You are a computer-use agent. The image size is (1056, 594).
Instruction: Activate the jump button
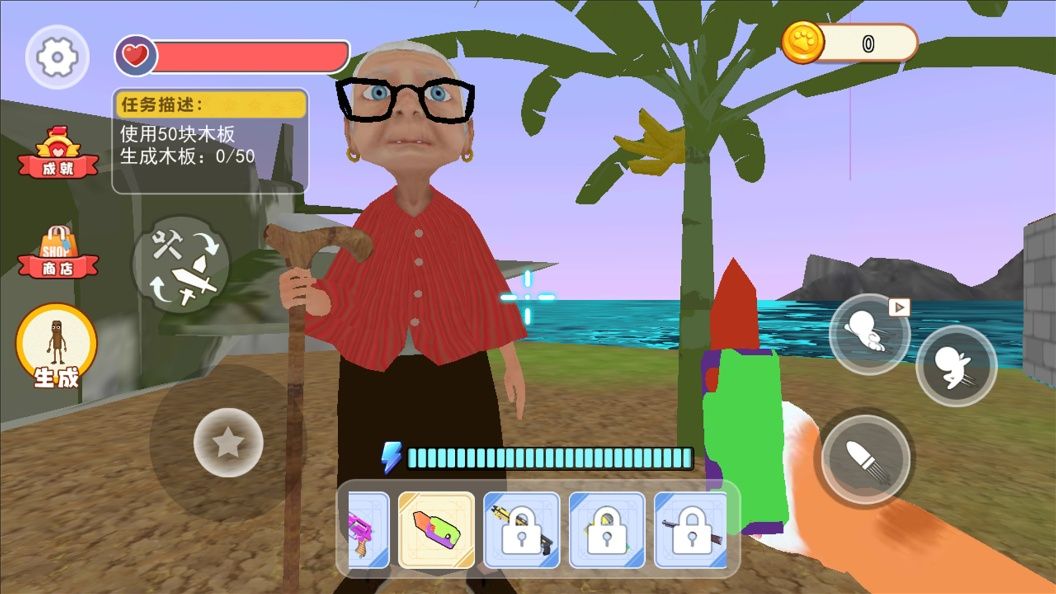click(x=956, y=365)
